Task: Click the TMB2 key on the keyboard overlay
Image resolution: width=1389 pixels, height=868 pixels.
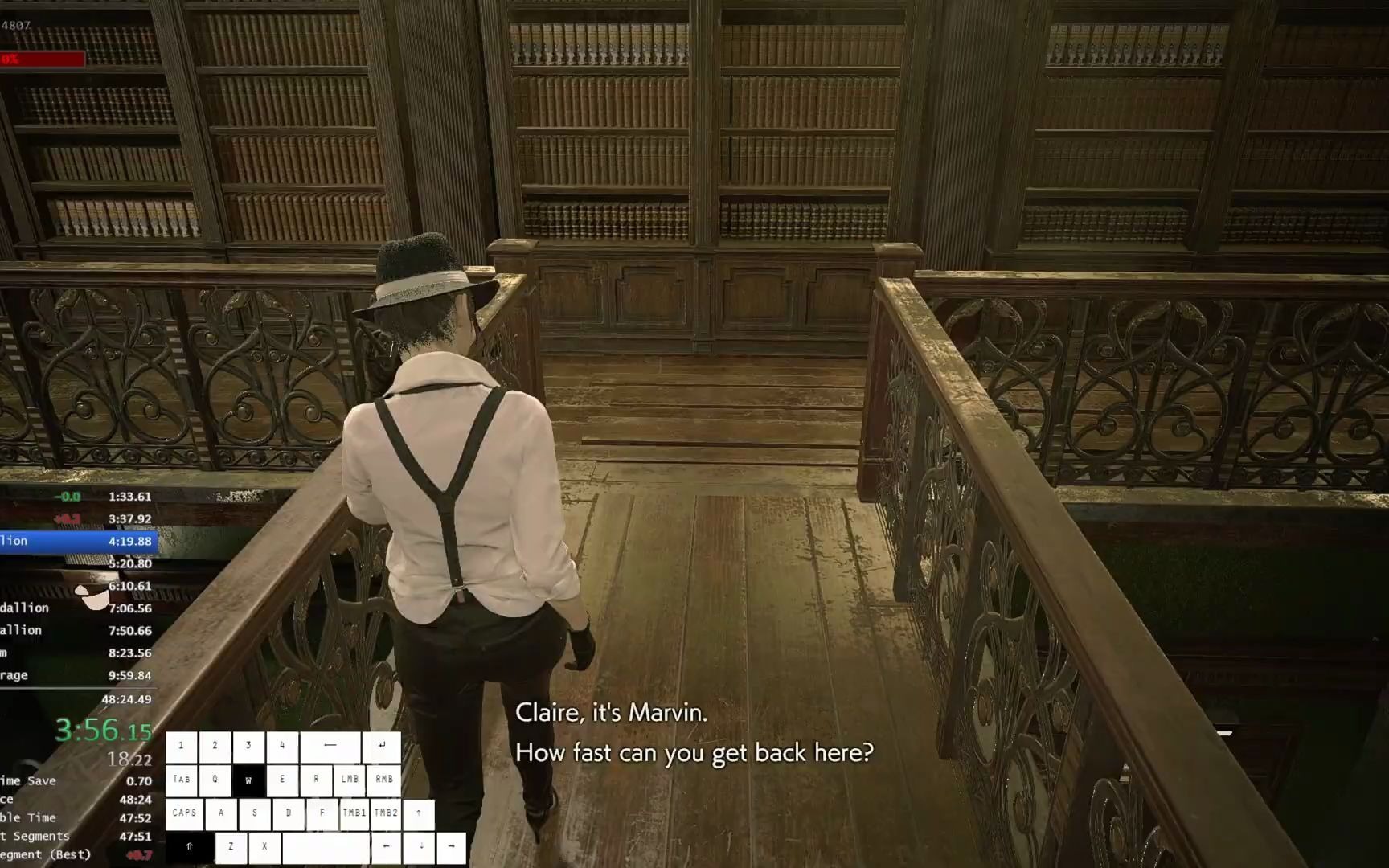Action: tap(387, 813)
